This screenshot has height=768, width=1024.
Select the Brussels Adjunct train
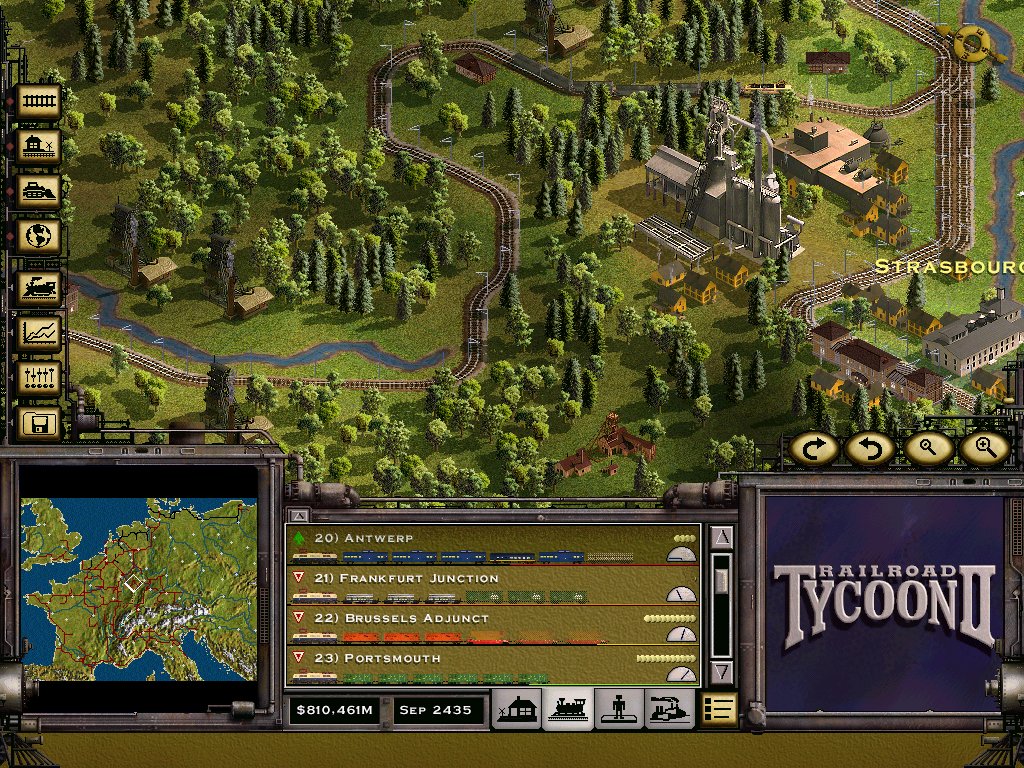(x=480, y=626)
